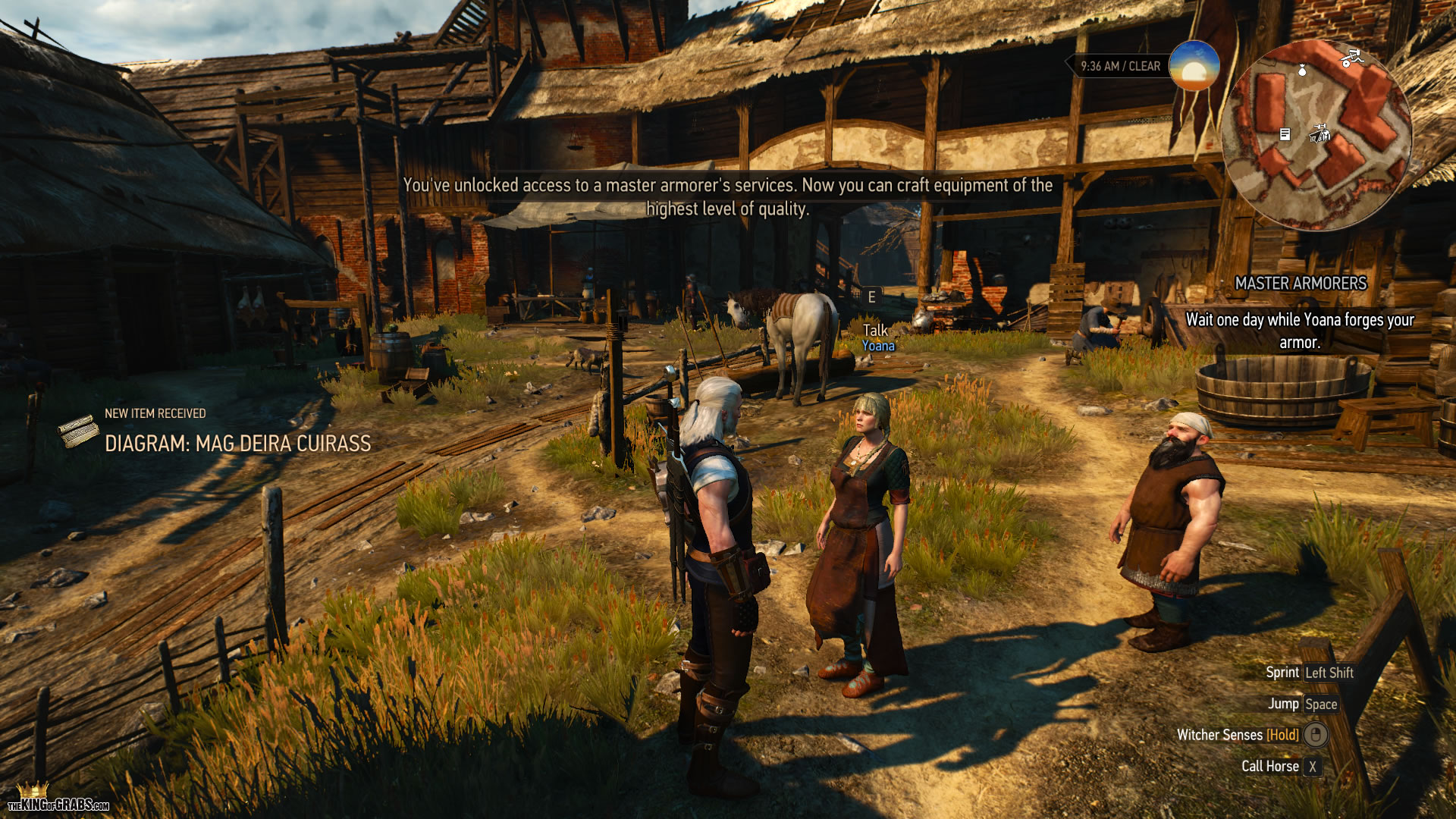Select the notice board marker on minimap
Screen dimensions: 1456x819
coord(1285,134)
